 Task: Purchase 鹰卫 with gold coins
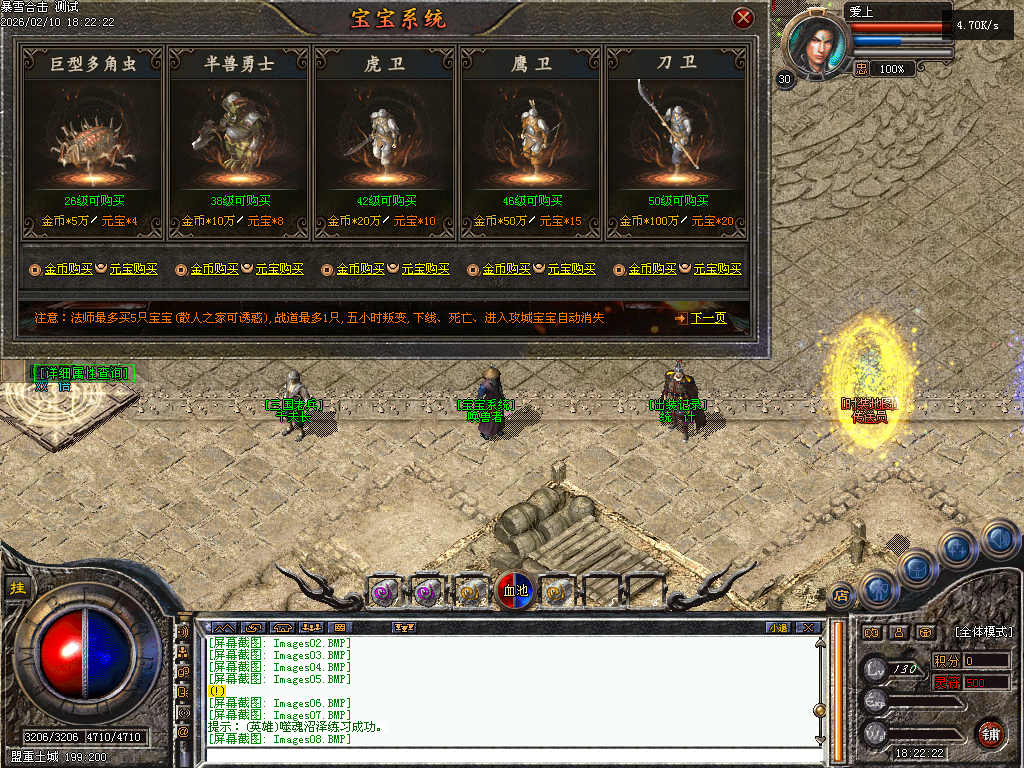tap(506, 269)
